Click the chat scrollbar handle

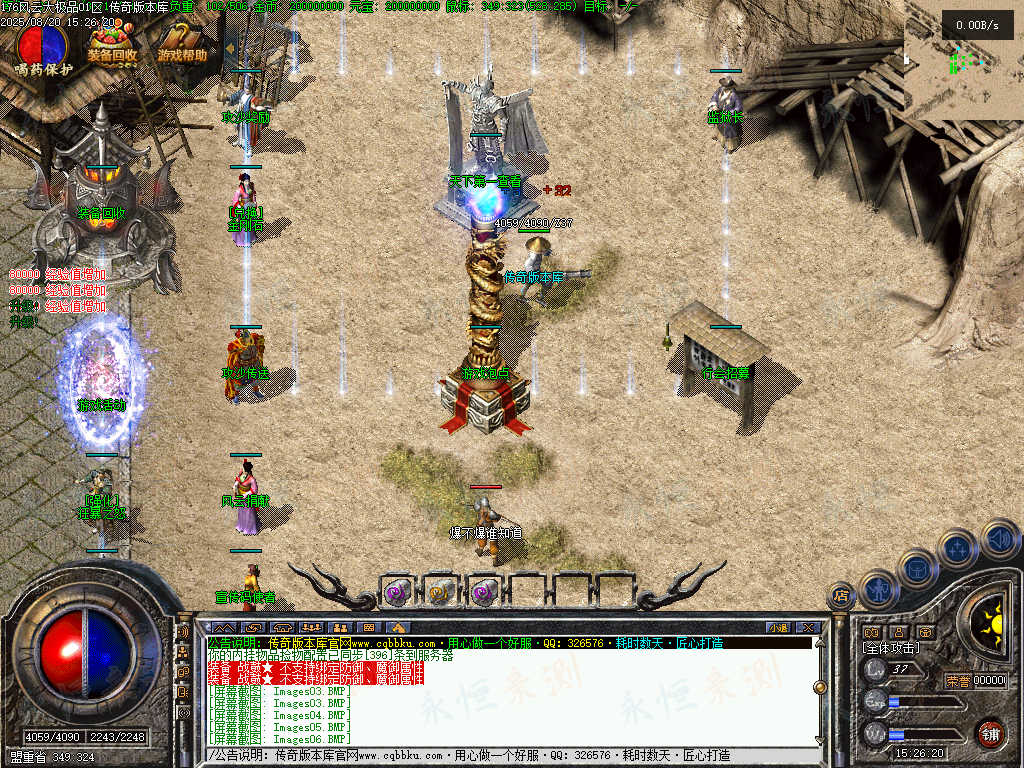tap(820, 687)
